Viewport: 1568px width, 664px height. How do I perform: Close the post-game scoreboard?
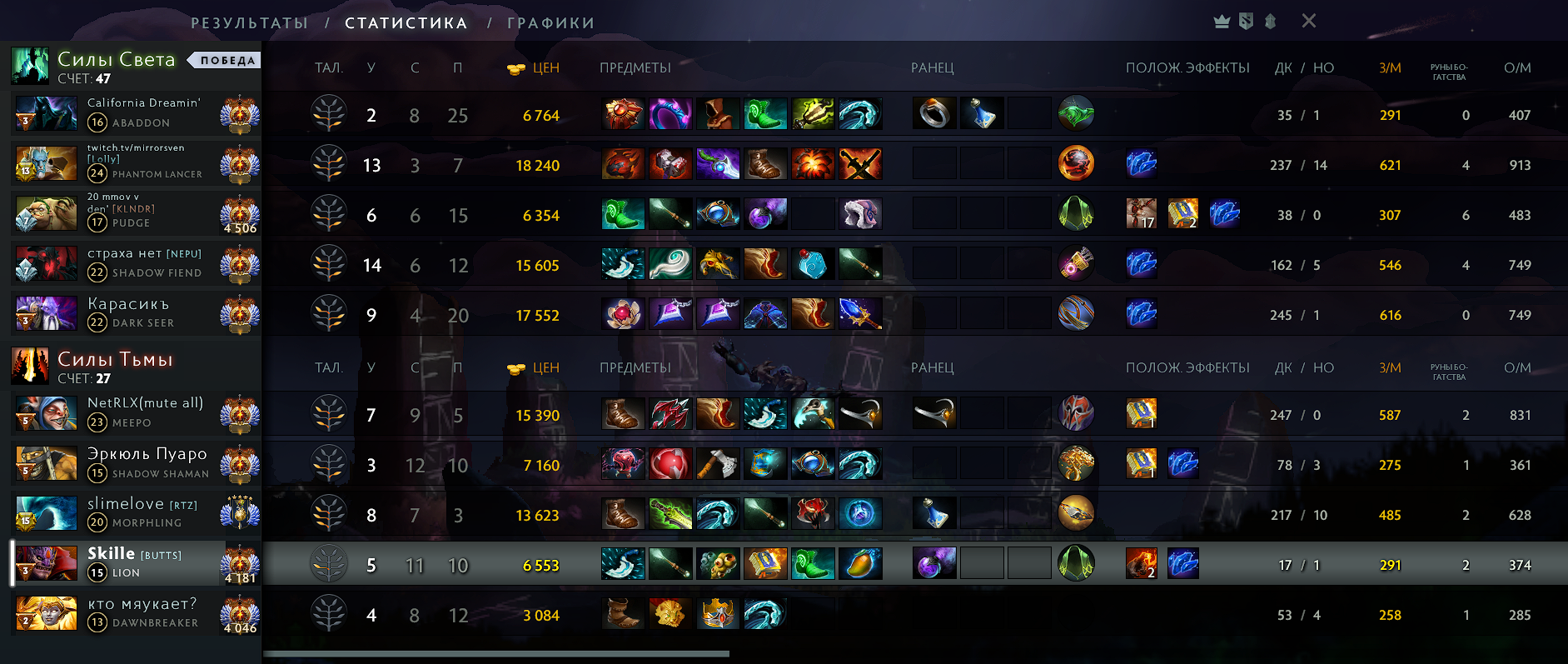[1308, 21]
